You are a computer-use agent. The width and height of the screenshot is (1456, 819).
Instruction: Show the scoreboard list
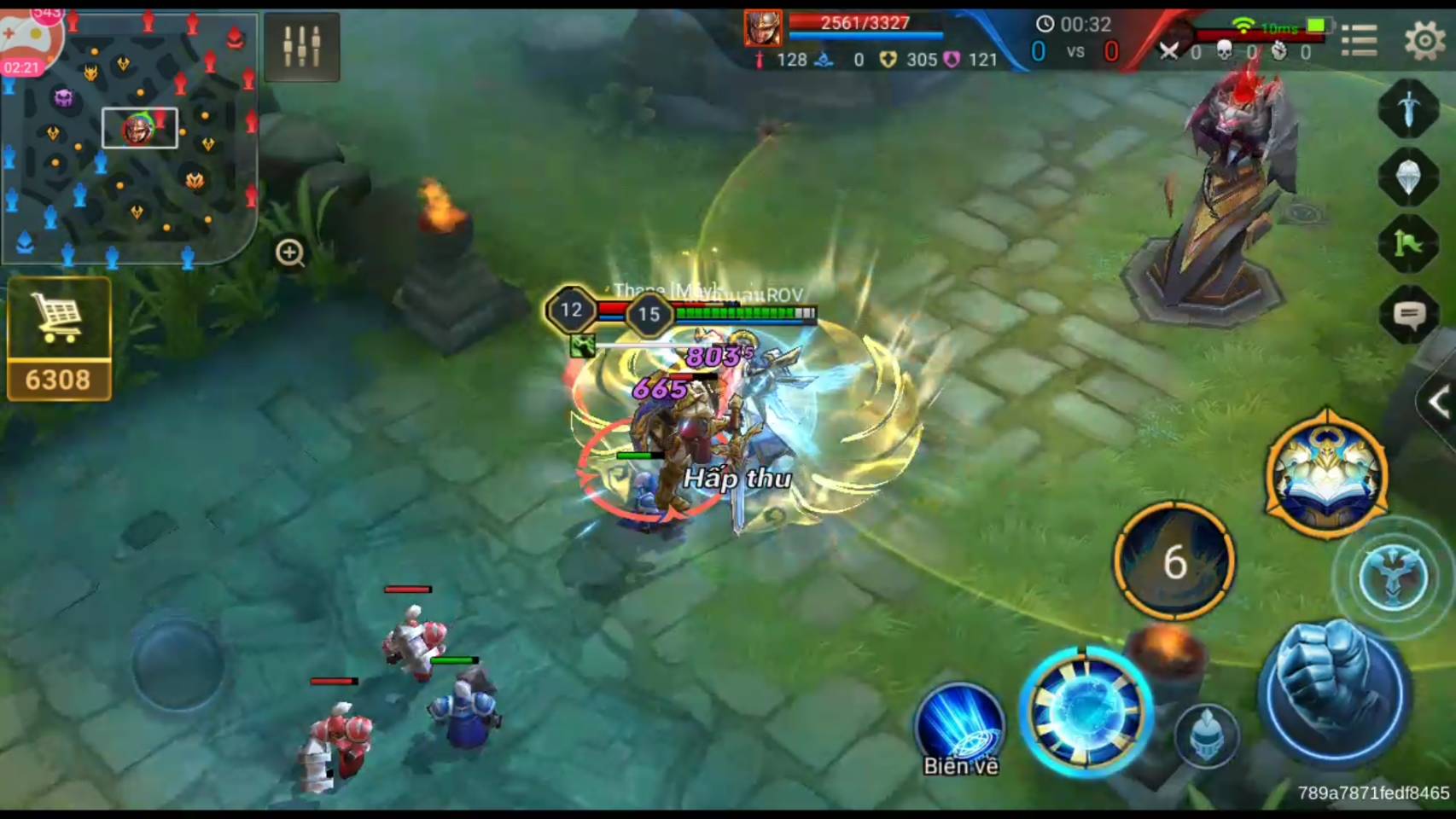[1359, 39]
